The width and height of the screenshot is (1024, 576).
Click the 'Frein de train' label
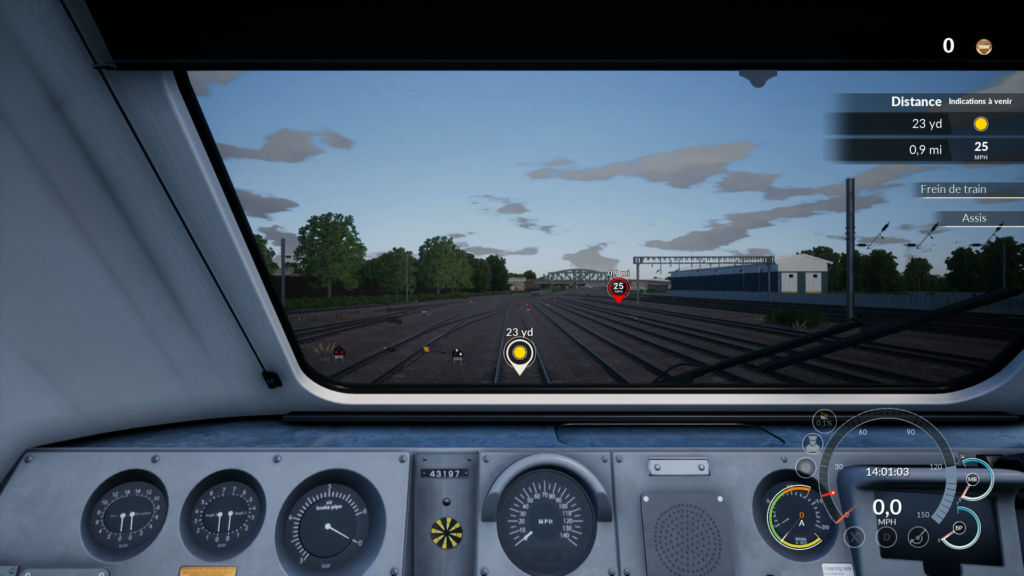[957, 189]
